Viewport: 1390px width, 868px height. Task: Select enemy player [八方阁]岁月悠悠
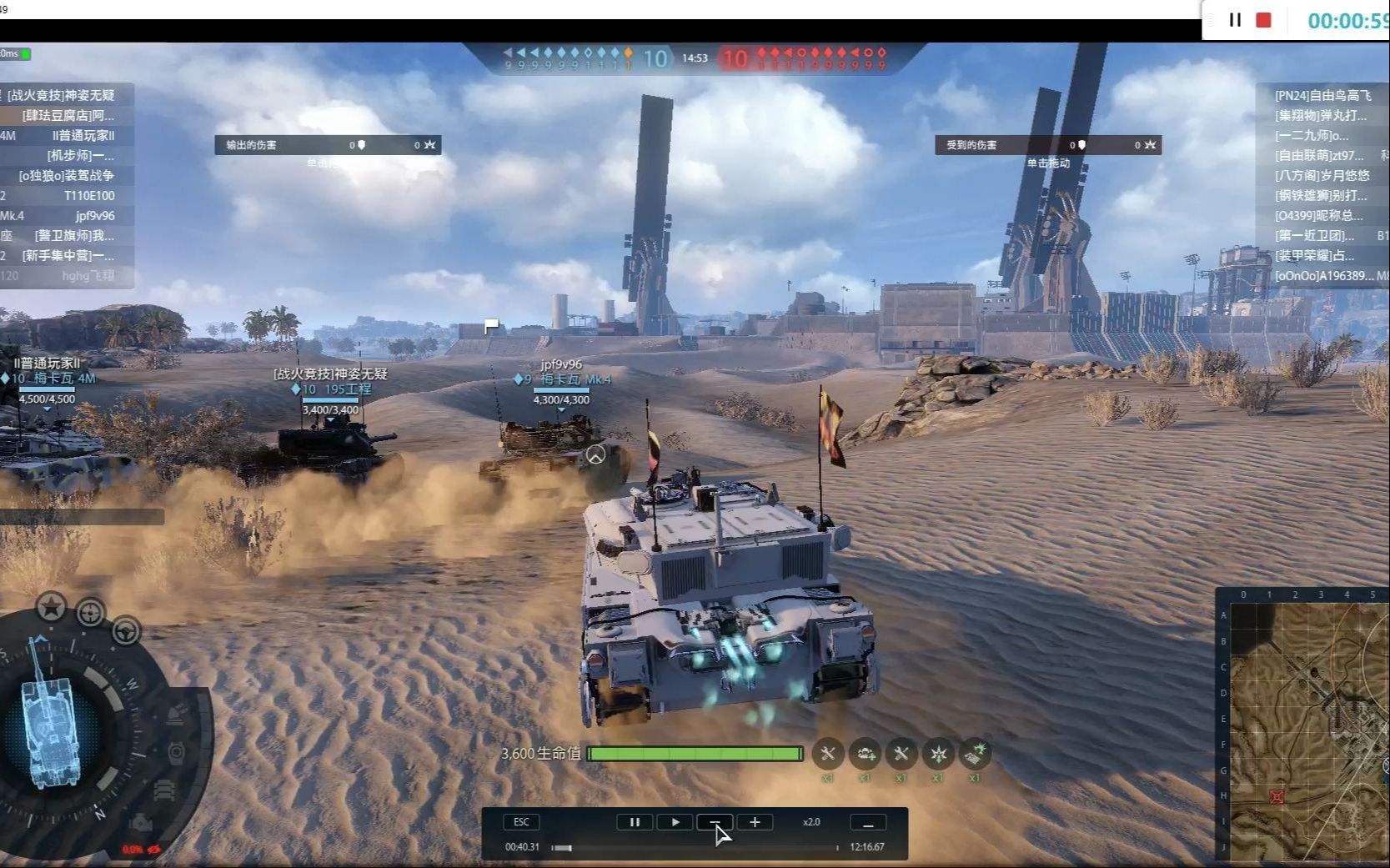(x=1322, y=176)
